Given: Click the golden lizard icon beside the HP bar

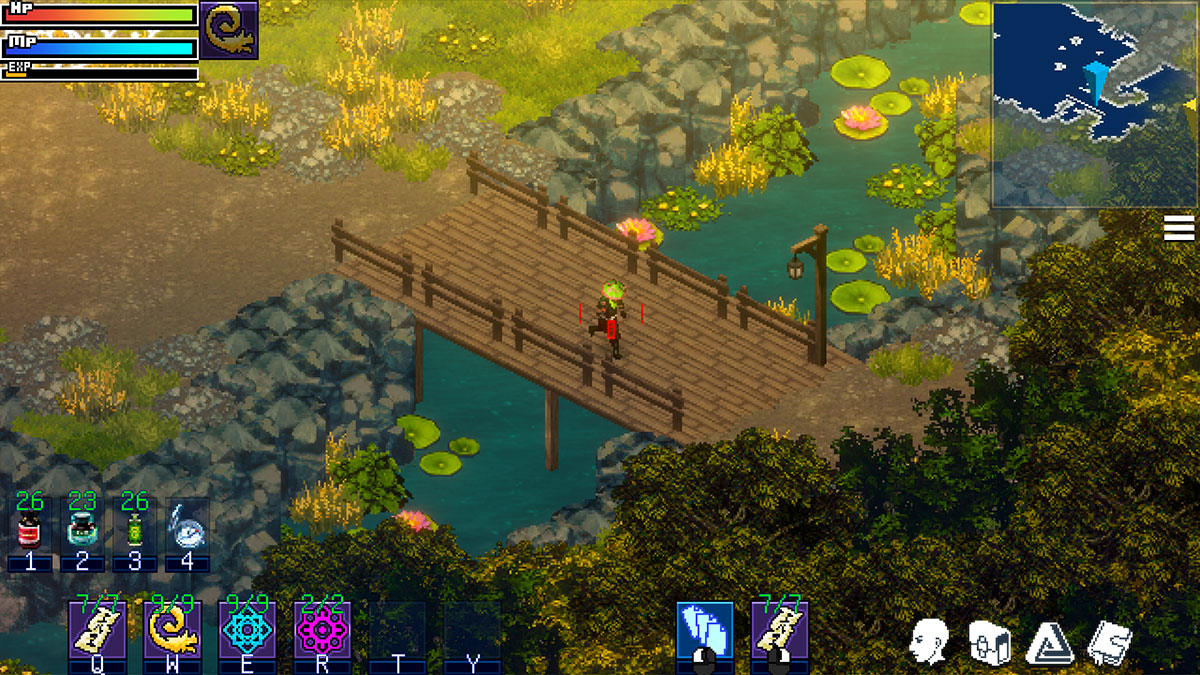Looking at the screenshot, I should coord(229,30).
